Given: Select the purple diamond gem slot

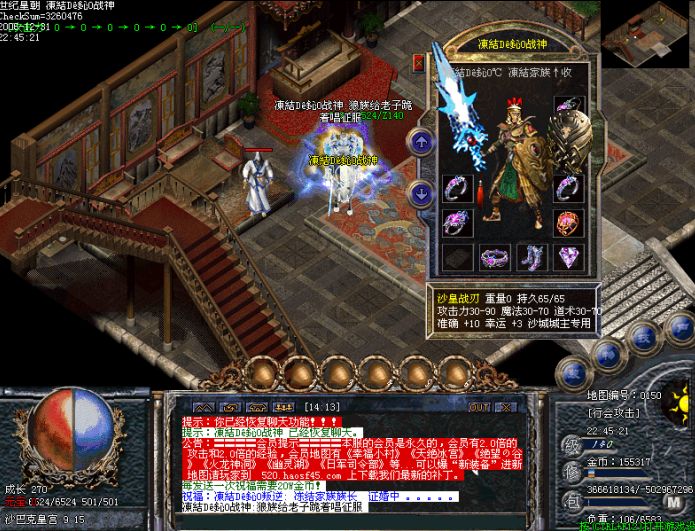Looking at the screenshot, I should [x=568, y=258].
